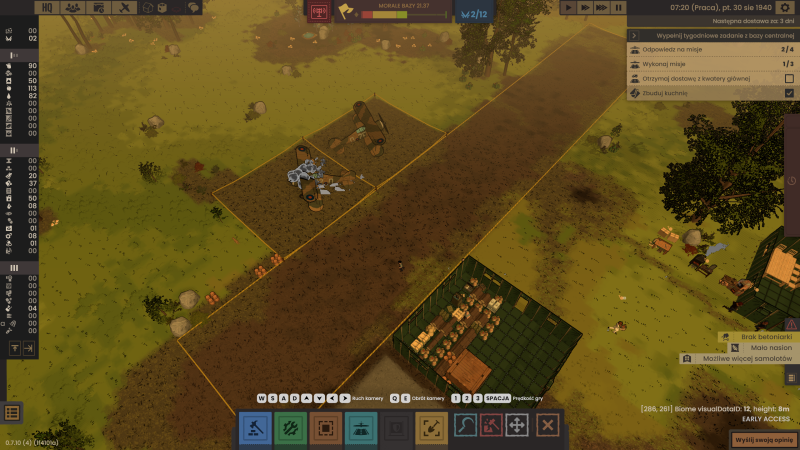
Task: Open the HQ panel
Action: pos(47,8)
